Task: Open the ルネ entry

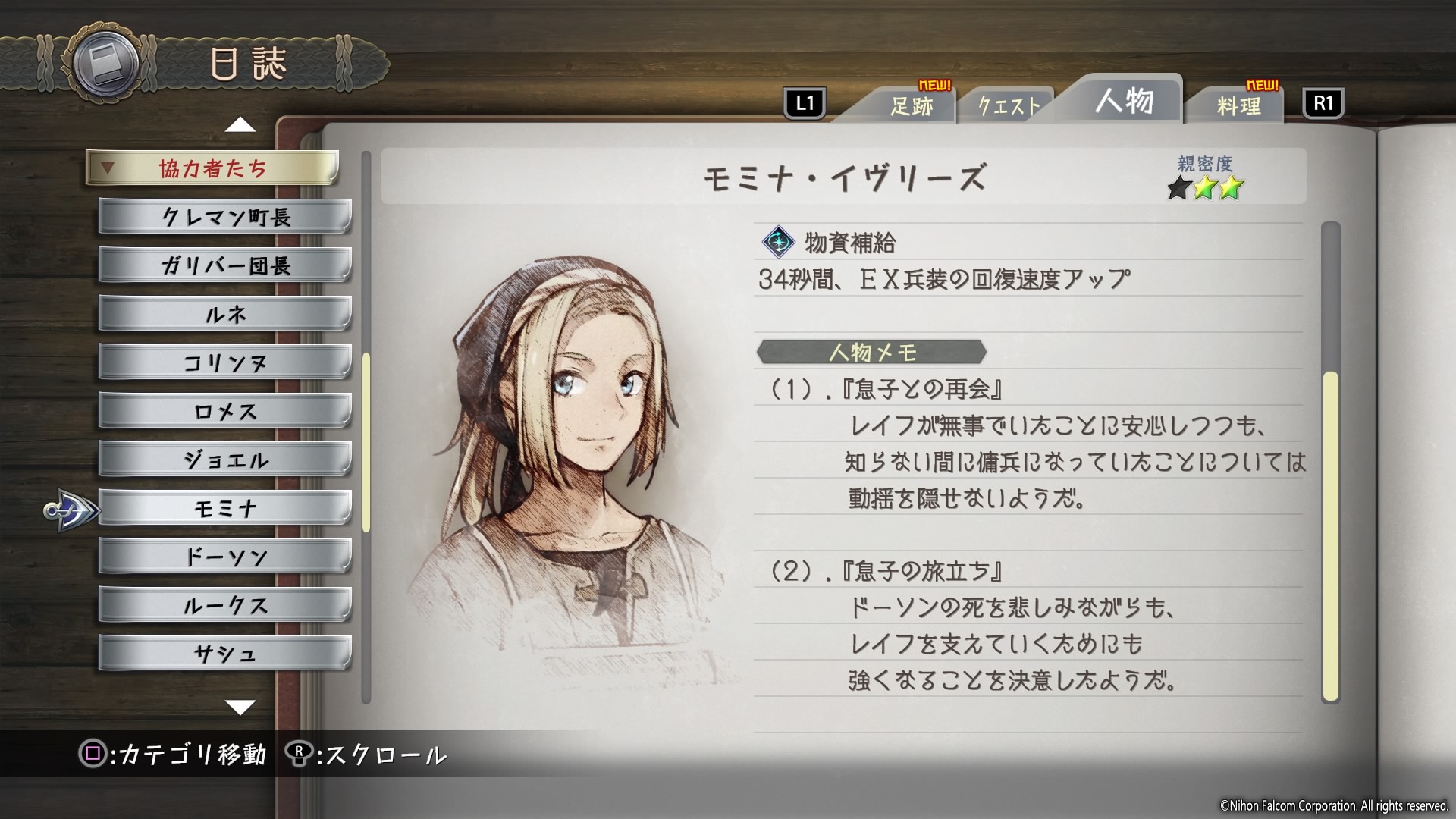Action: pos(225,315)
